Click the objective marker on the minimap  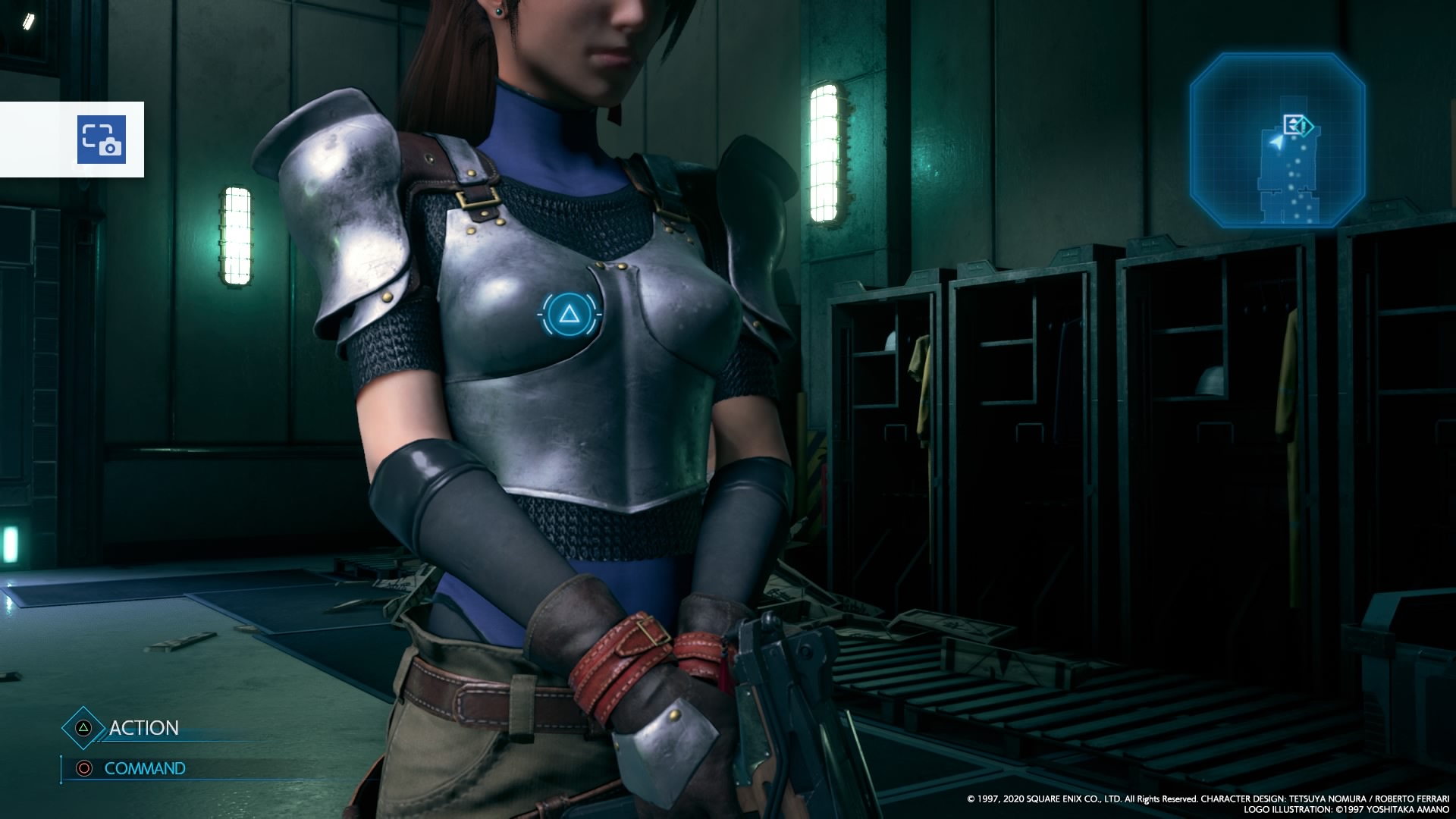(1298, 125)
